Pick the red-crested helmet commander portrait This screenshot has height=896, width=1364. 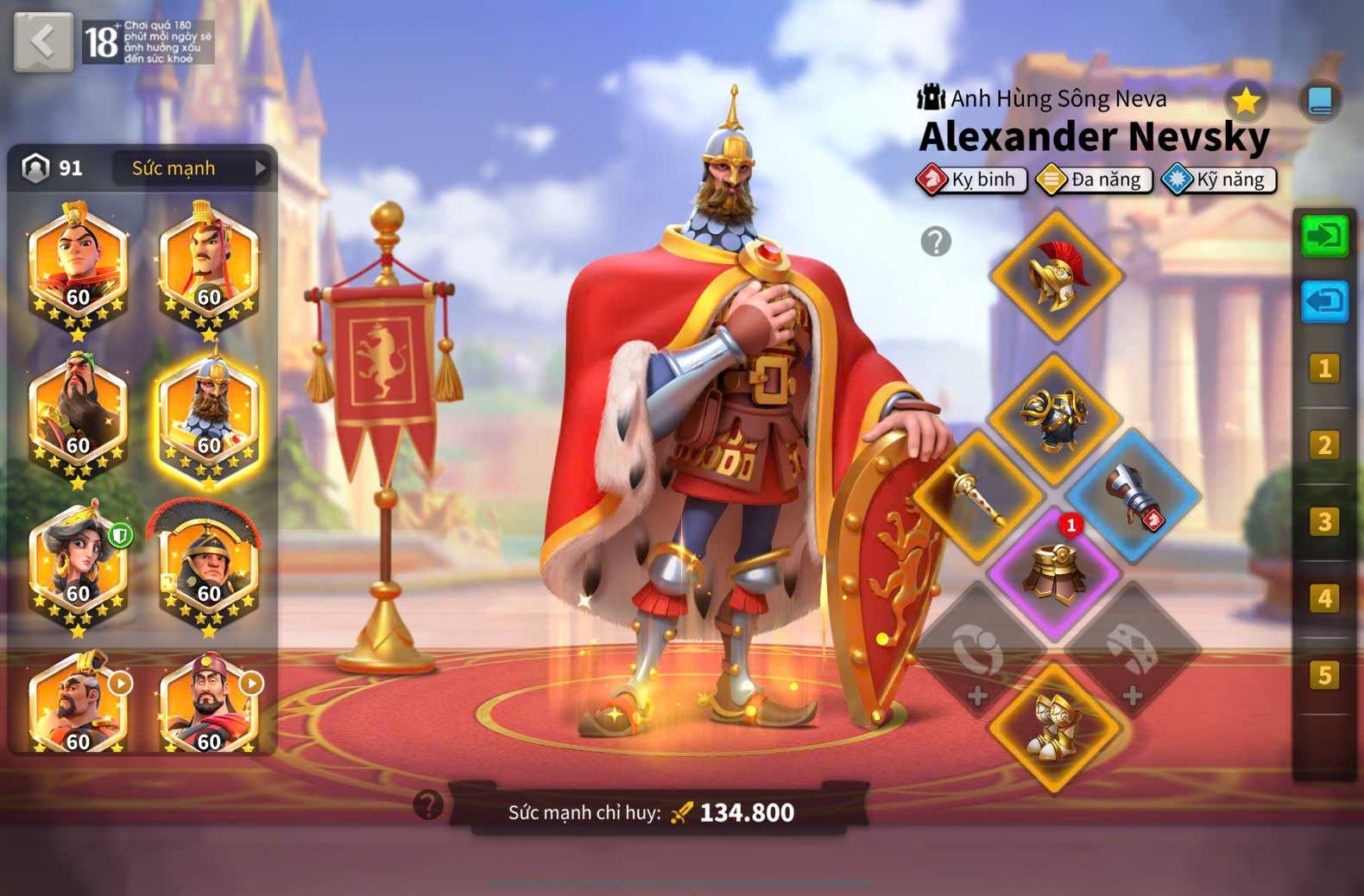[x=209, y=567]
